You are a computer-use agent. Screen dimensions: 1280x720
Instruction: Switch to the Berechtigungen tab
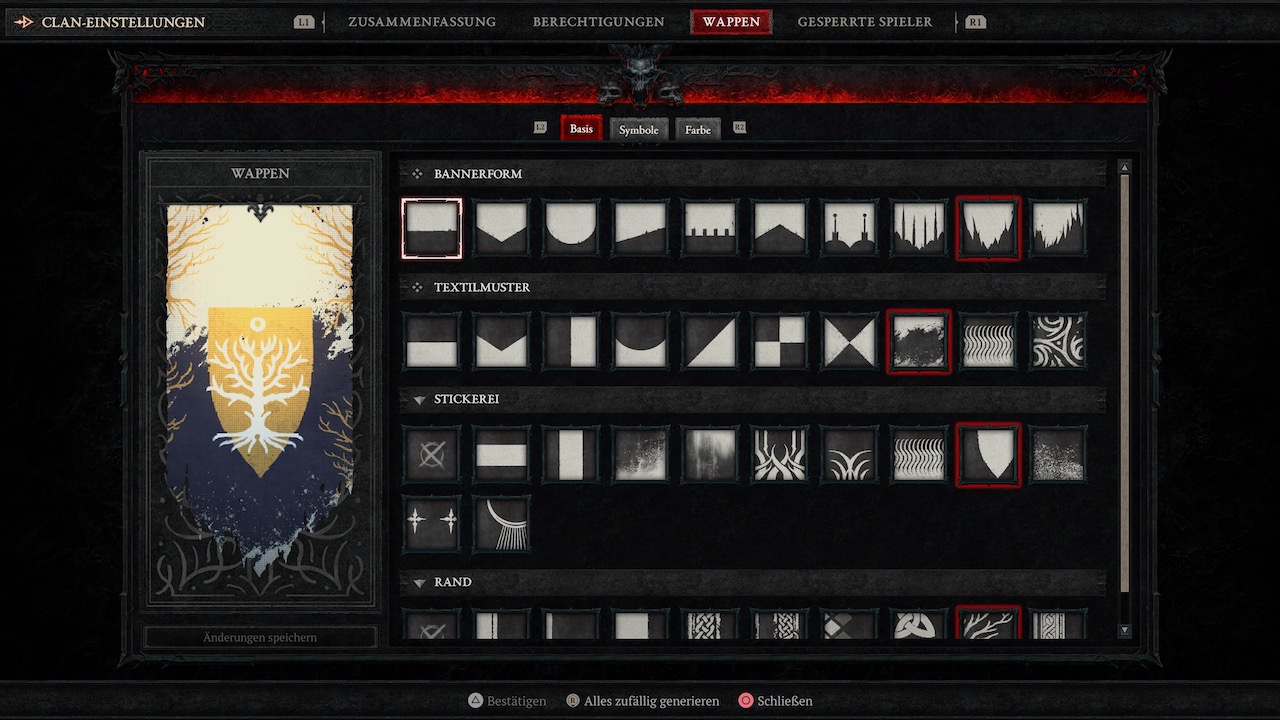pos(598,22)
